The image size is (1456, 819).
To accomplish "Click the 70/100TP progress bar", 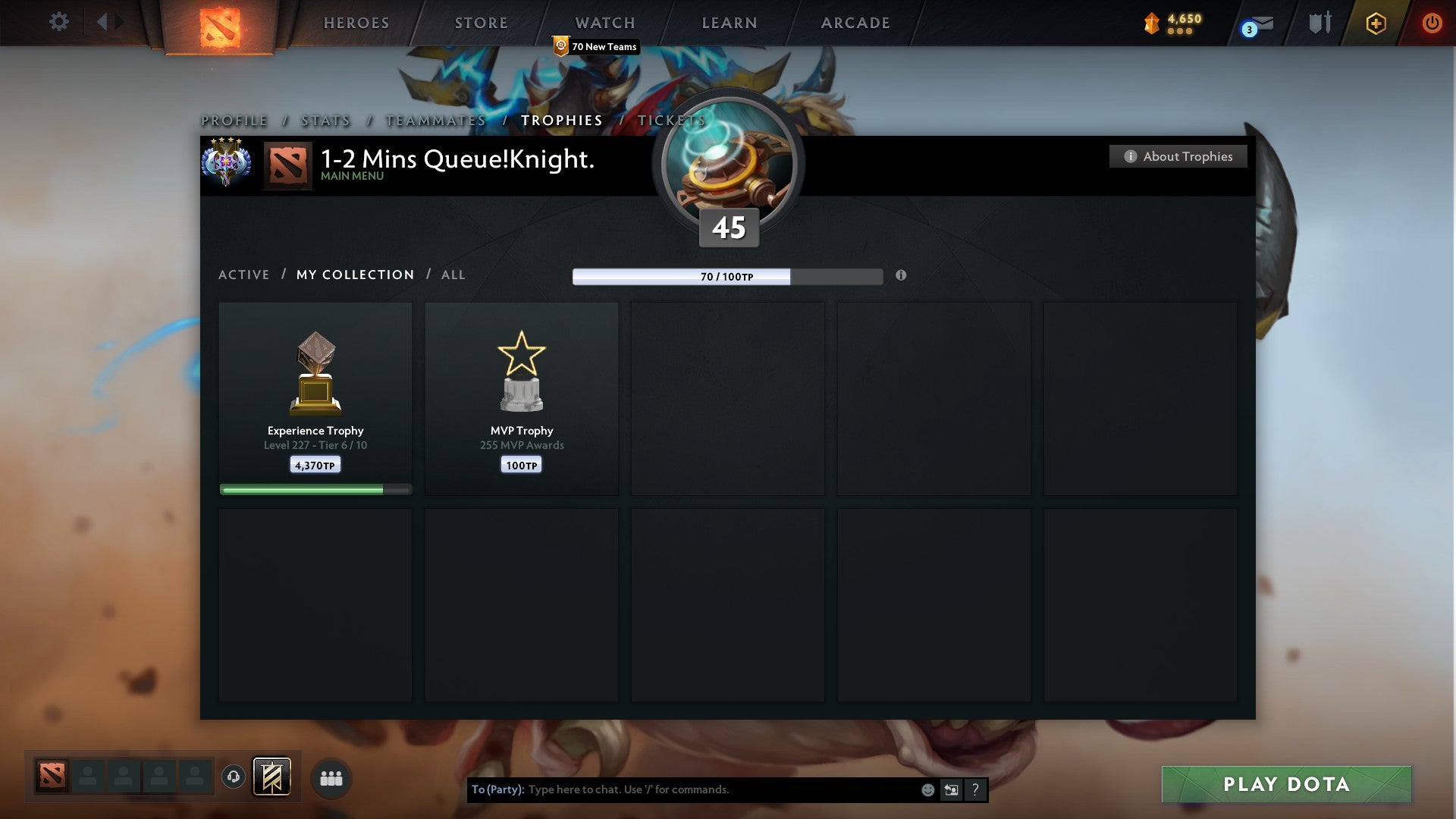I will click(x=727, y=277).
